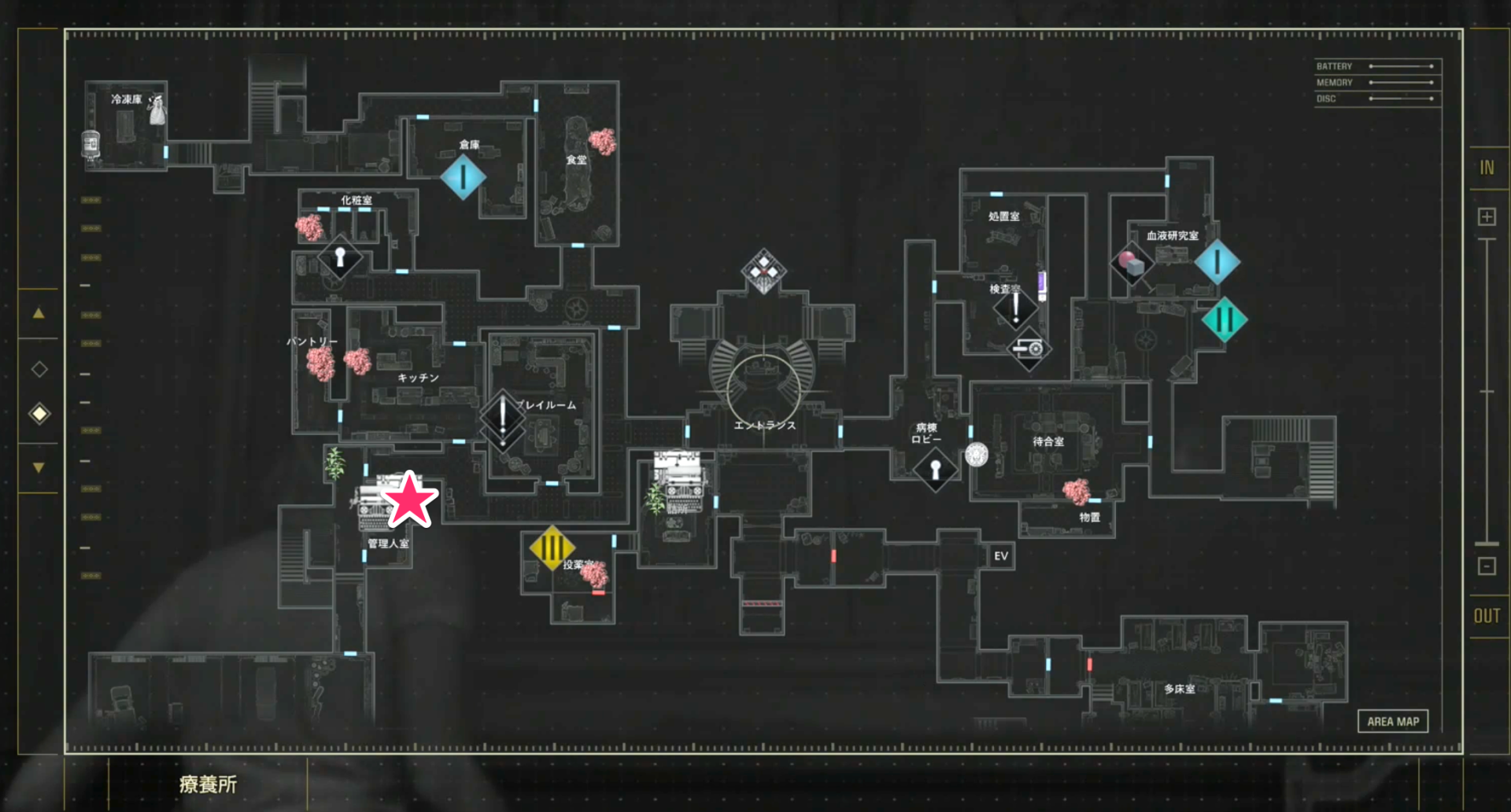The image size is (1511, 812).
Task: Click the four-square diamond above エントランス
Action: click(763, 271)
